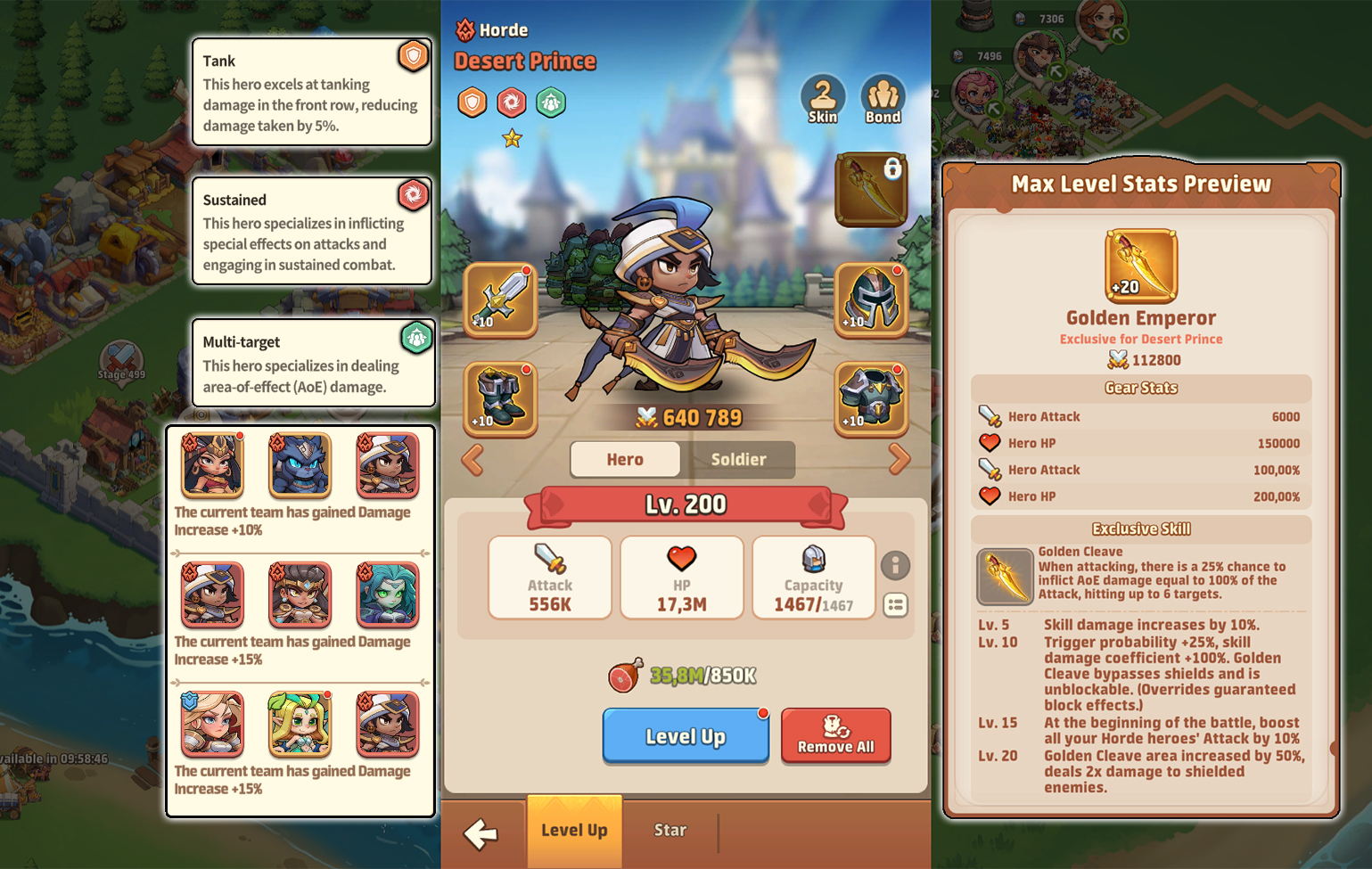Select the Star tab at the bottom

(x=670, y=830)
